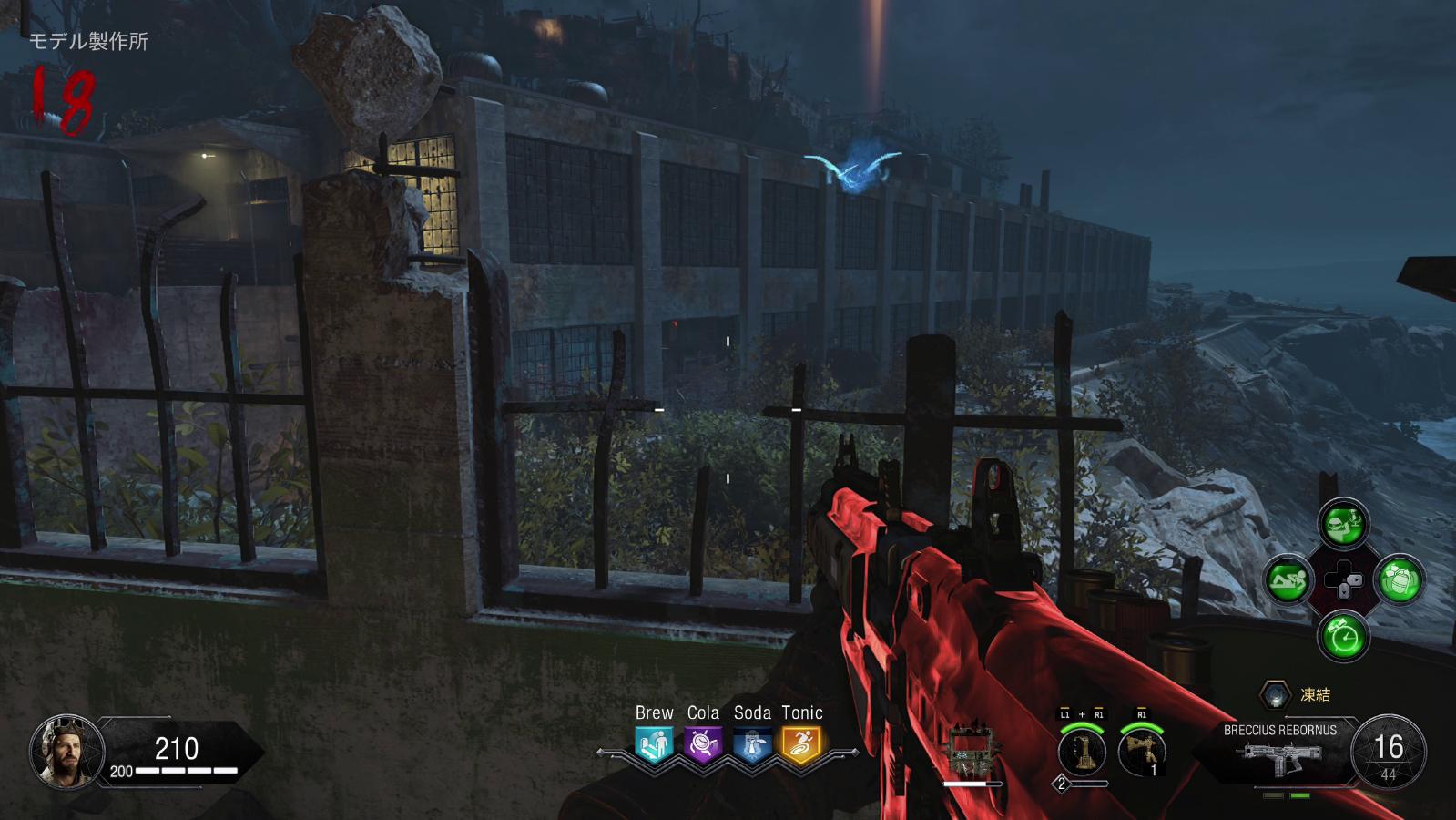This screenshot has width=1456, height=820.
Task: Activate the special weapon icon with level 2
Action: (x=1082, y=752)
